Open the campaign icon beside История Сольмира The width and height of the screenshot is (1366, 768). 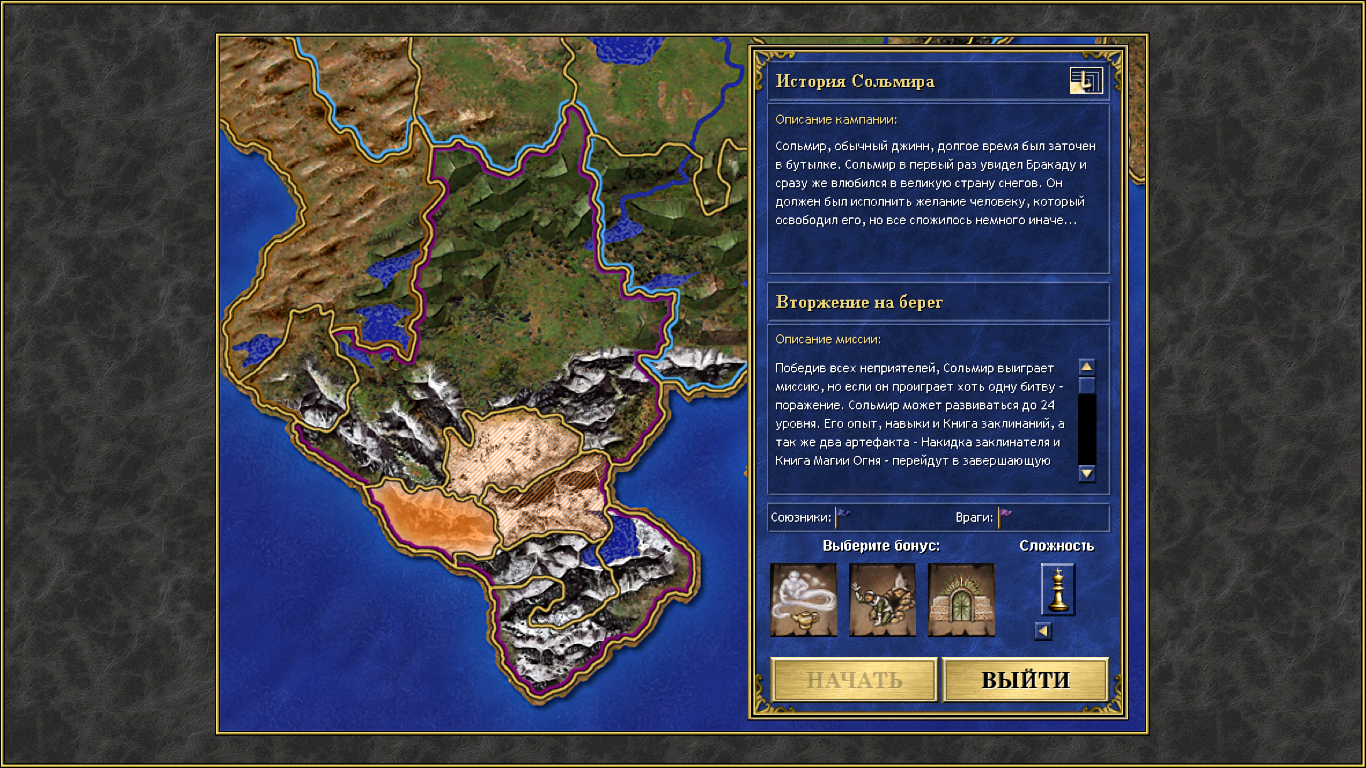point(1086,81)
